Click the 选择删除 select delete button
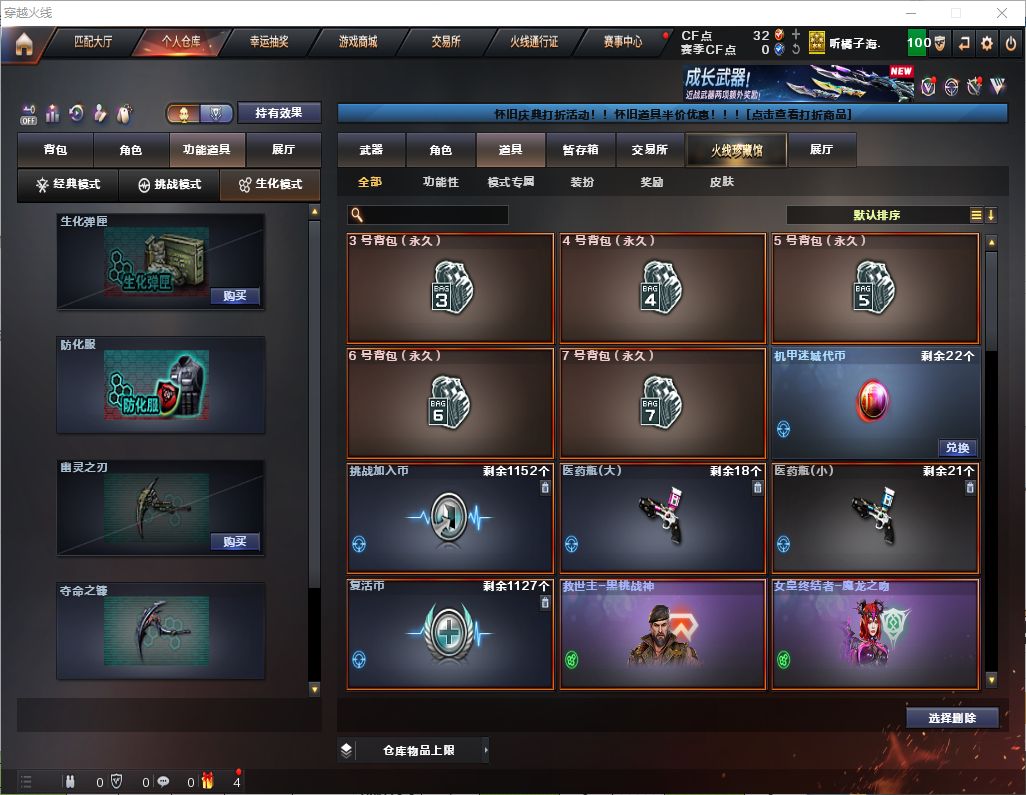Screen dimensions: 1026x795 click(x=951, y=718)
